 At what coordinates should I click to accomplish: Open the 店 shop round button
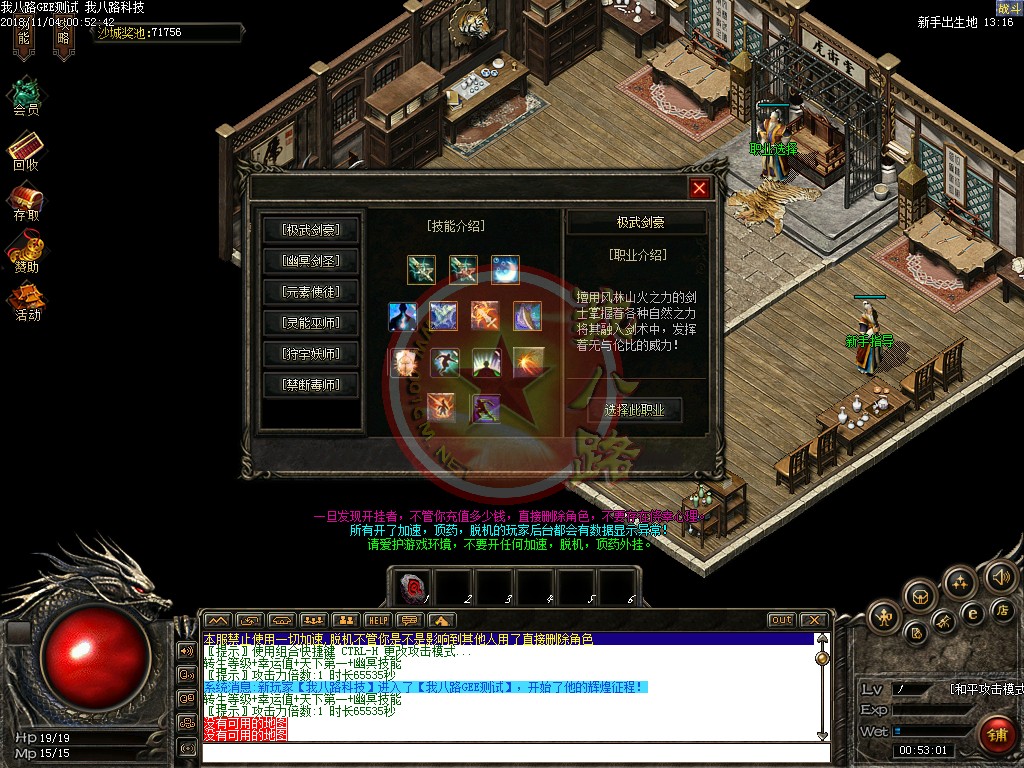tap(1001, 609)
